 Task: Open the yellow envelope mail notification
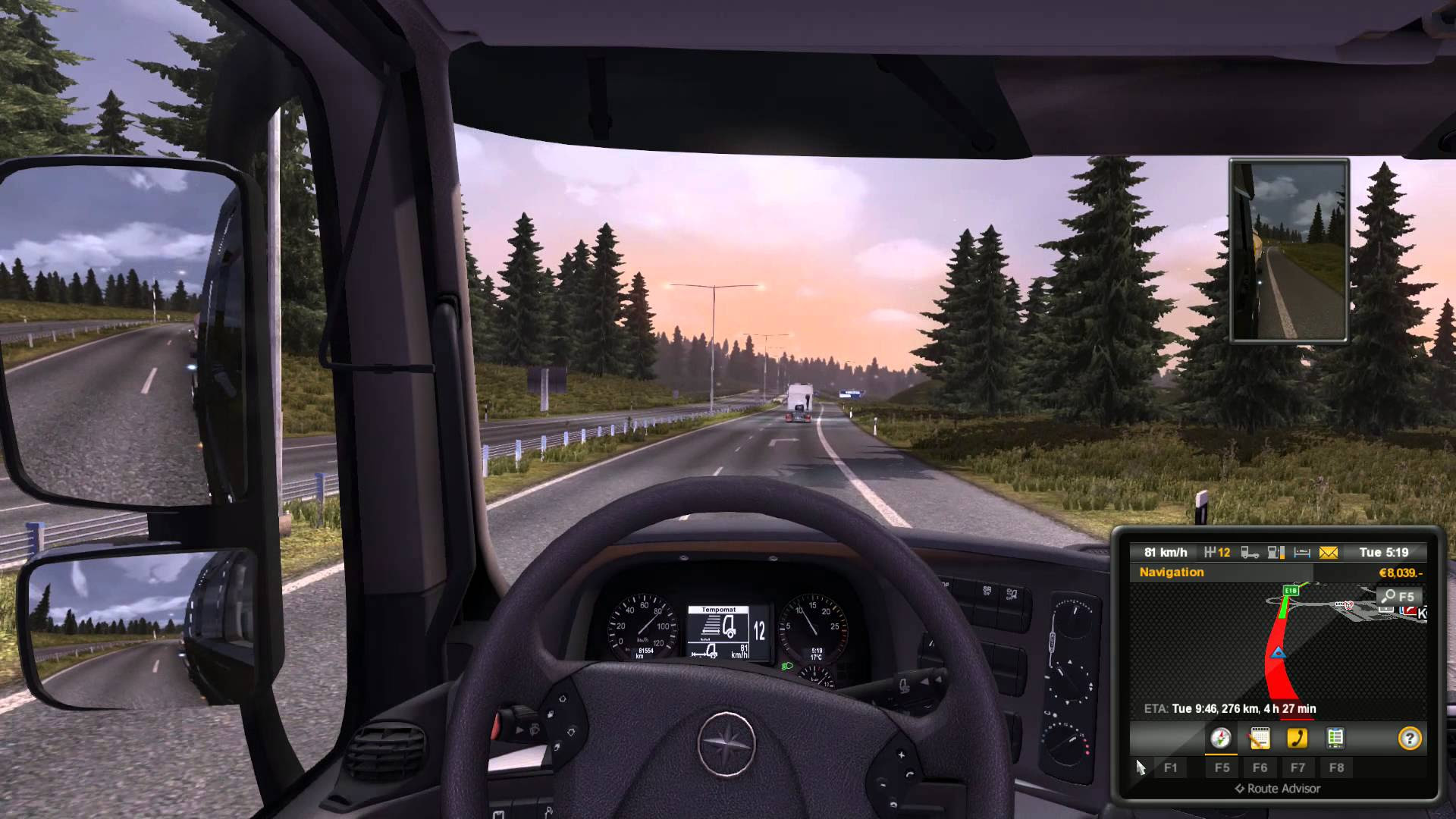click(1329, 553)
